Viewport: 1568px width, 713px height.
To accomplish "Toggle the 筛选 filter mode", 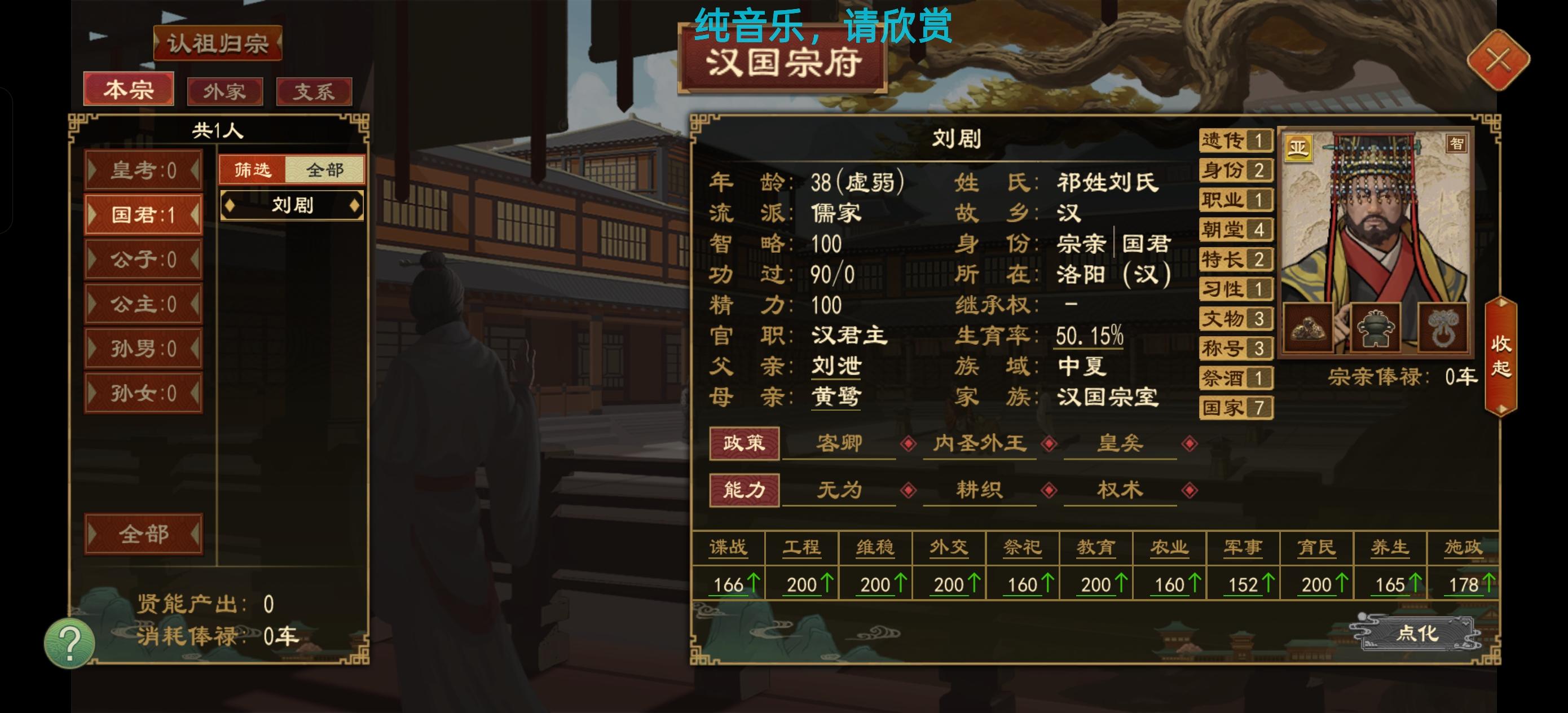I will (x=253, y=170).
